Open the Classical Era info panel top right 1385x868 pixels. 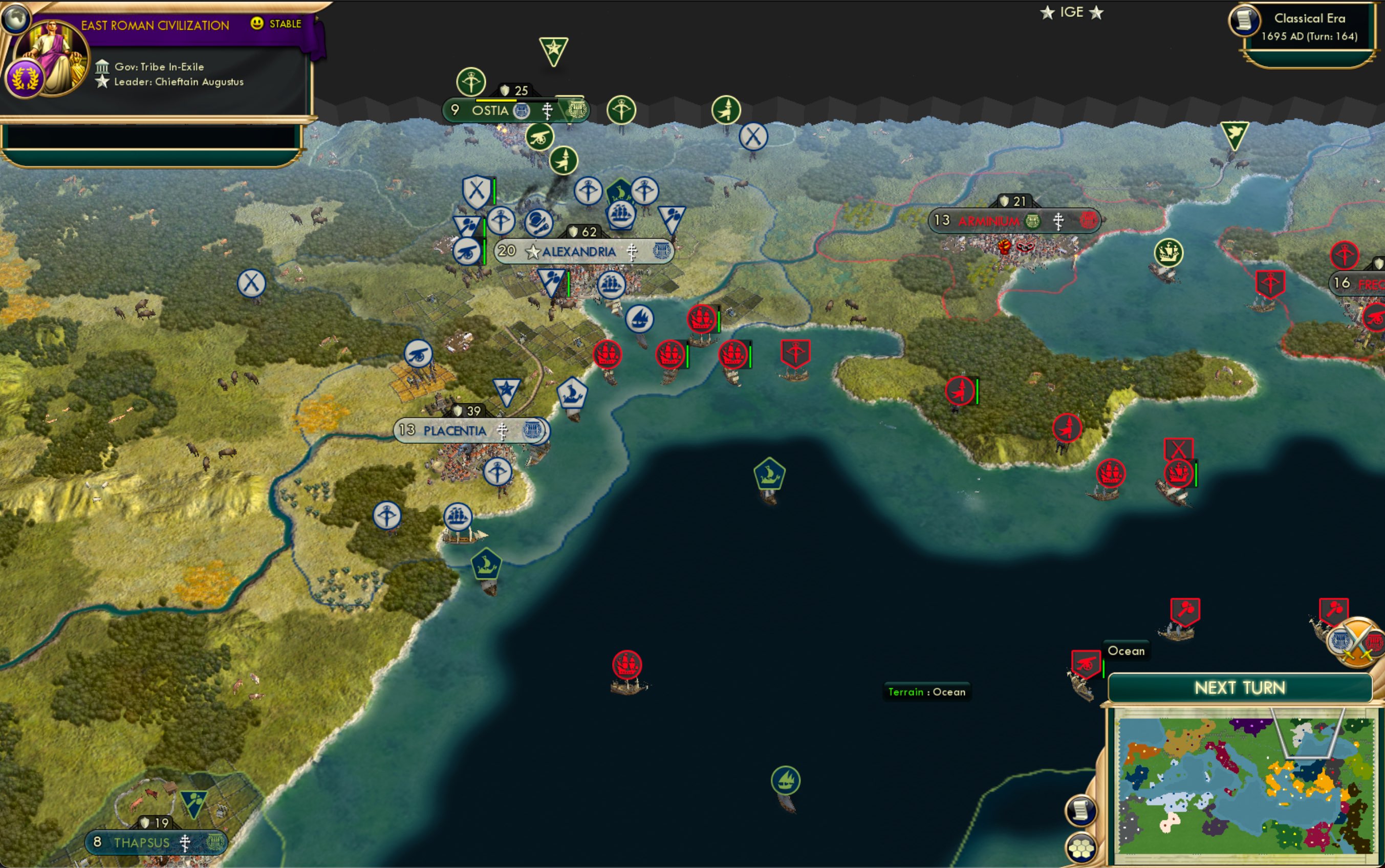click(x=1310, y=26)
